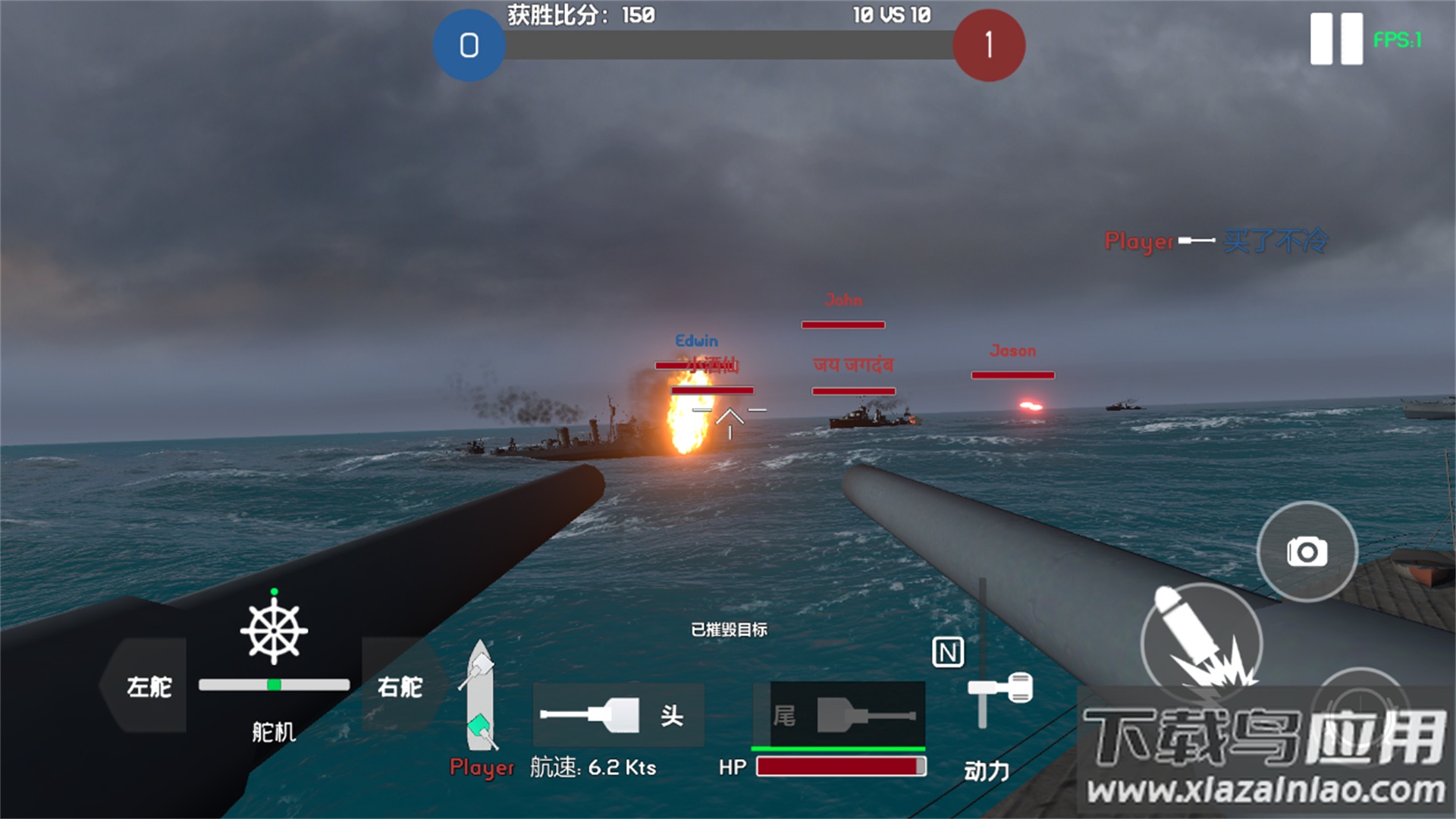The width and height of the screenshot is (1456, 819).
Task: Steer left with the 左舵 button
Action: pyautogui.click(x=147, y=686)
